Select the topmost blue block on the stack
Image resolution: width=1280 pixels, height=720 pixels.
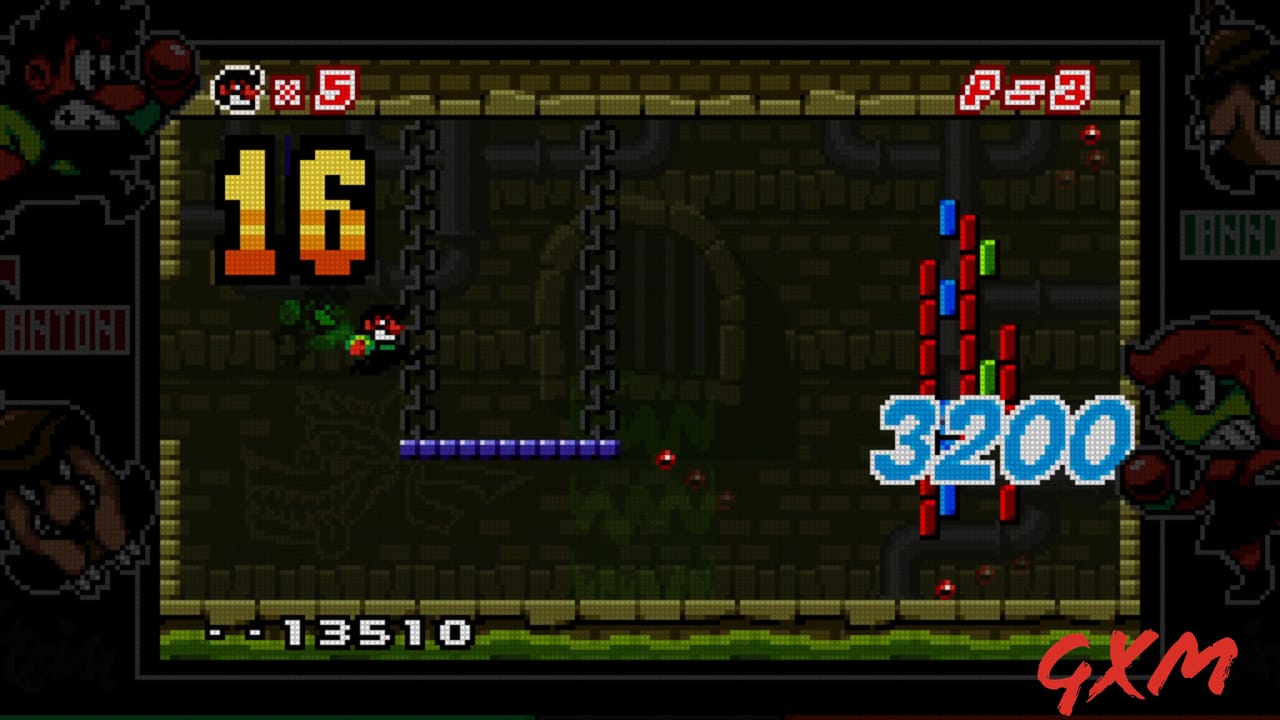947,216
